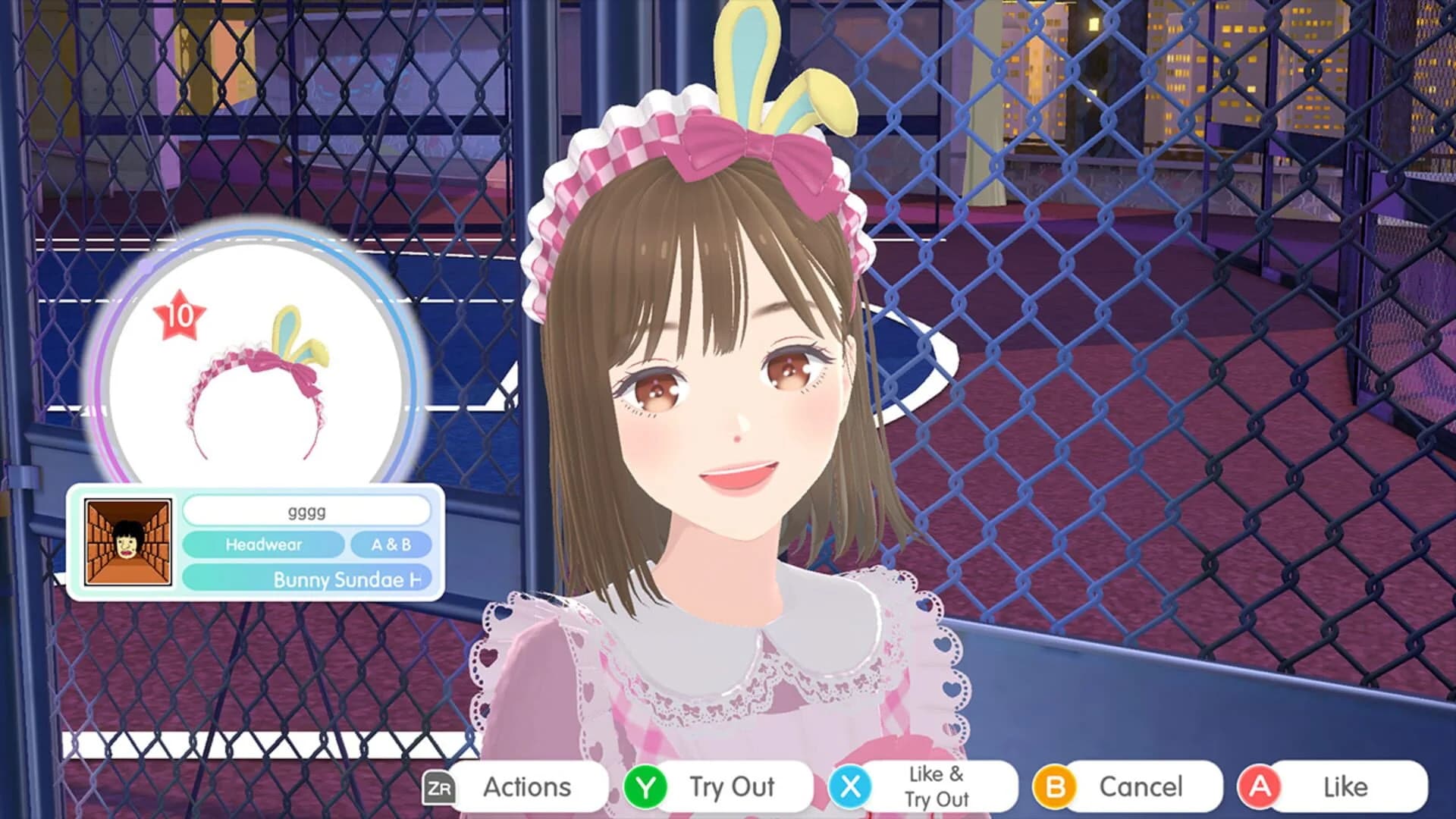The width and height of the screenshot is (1456, 819).
Task: Click the creator name field showing gggg
Action: tap(306, 511)
